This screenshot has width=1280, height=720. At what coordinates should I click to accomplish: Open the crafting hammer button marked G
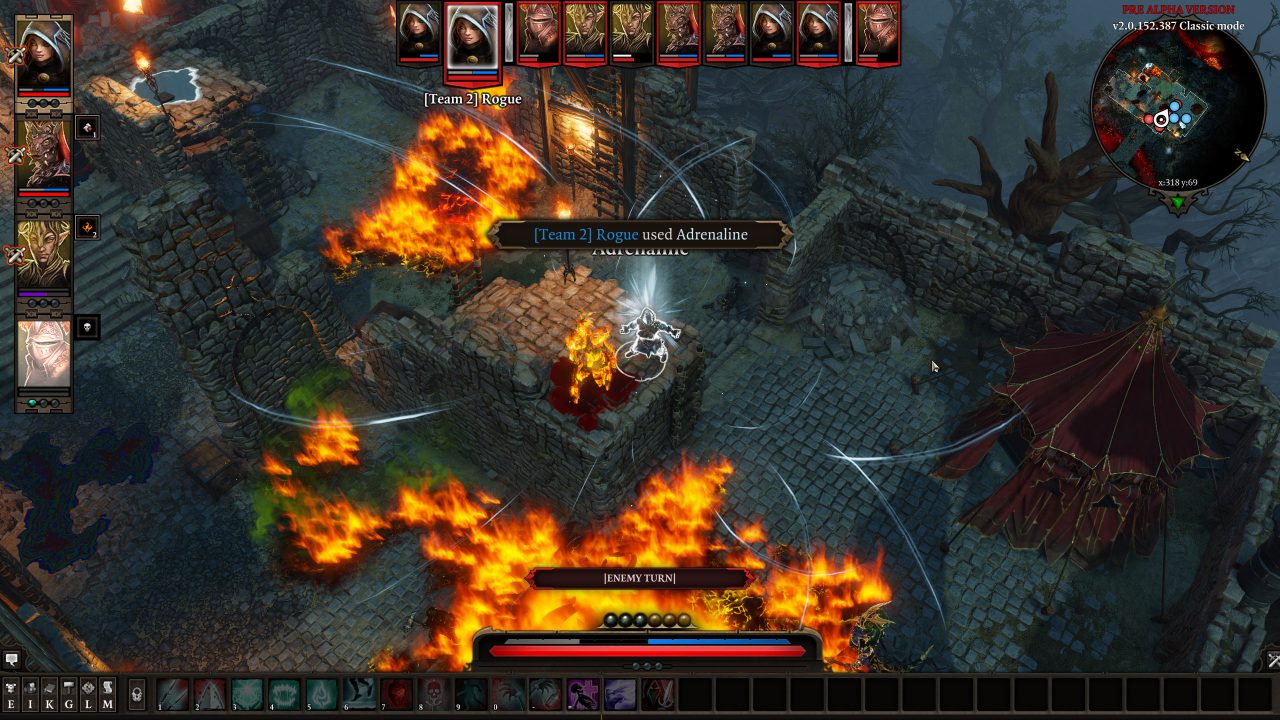point(69,691)
